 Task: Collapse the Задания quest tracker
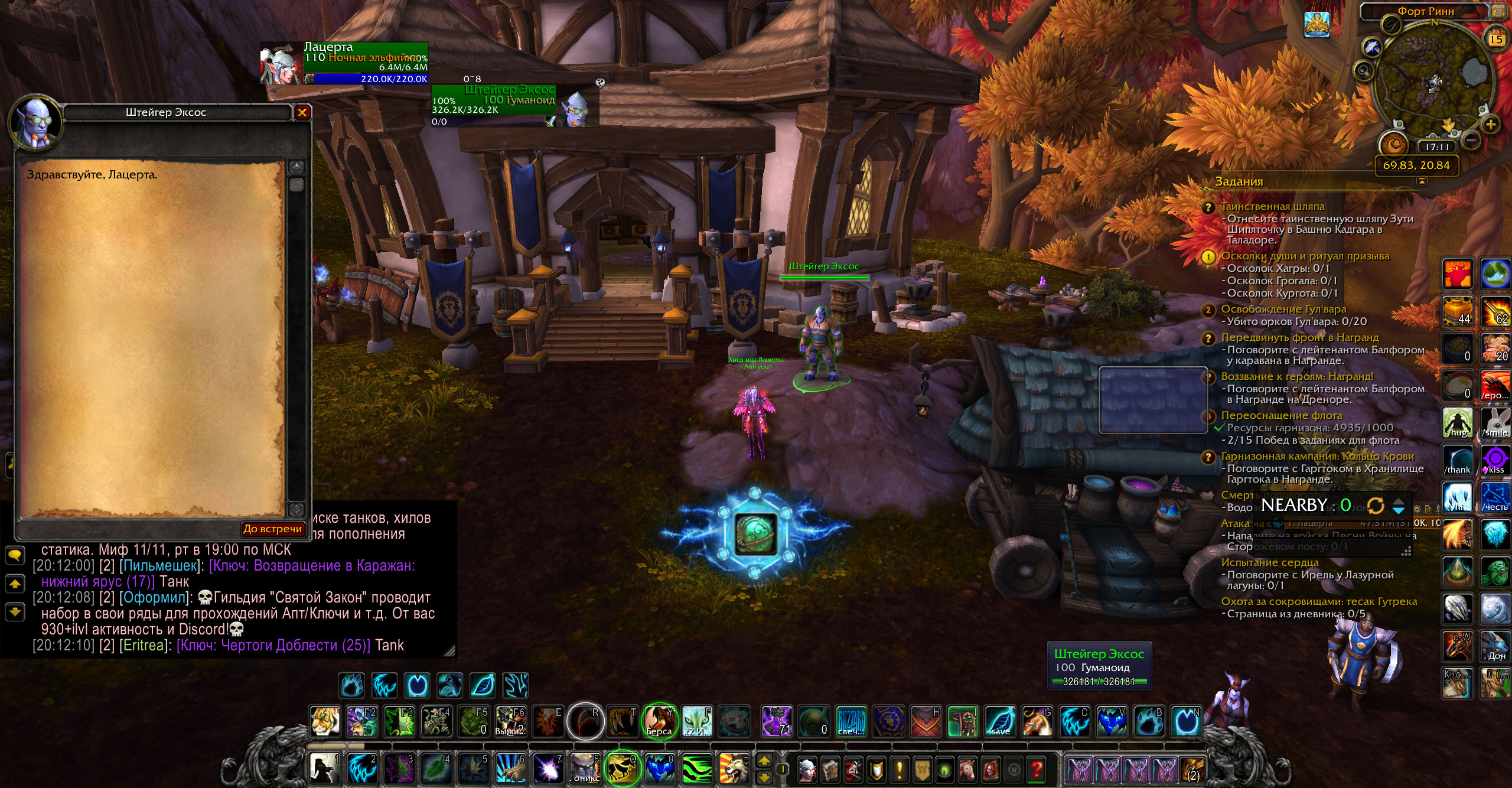tap(1422, 181)
